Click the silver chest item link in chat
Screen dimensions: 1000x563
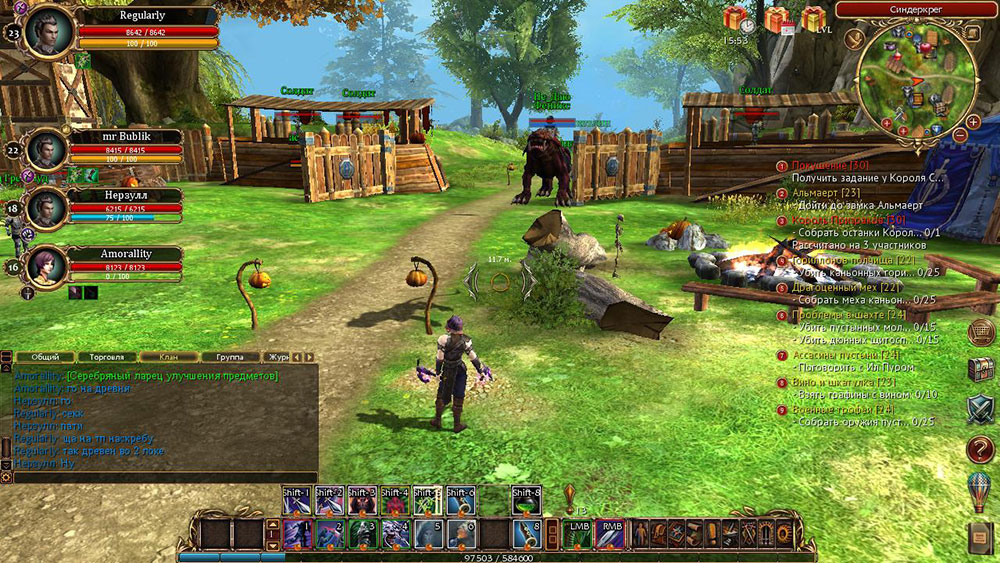171,375
